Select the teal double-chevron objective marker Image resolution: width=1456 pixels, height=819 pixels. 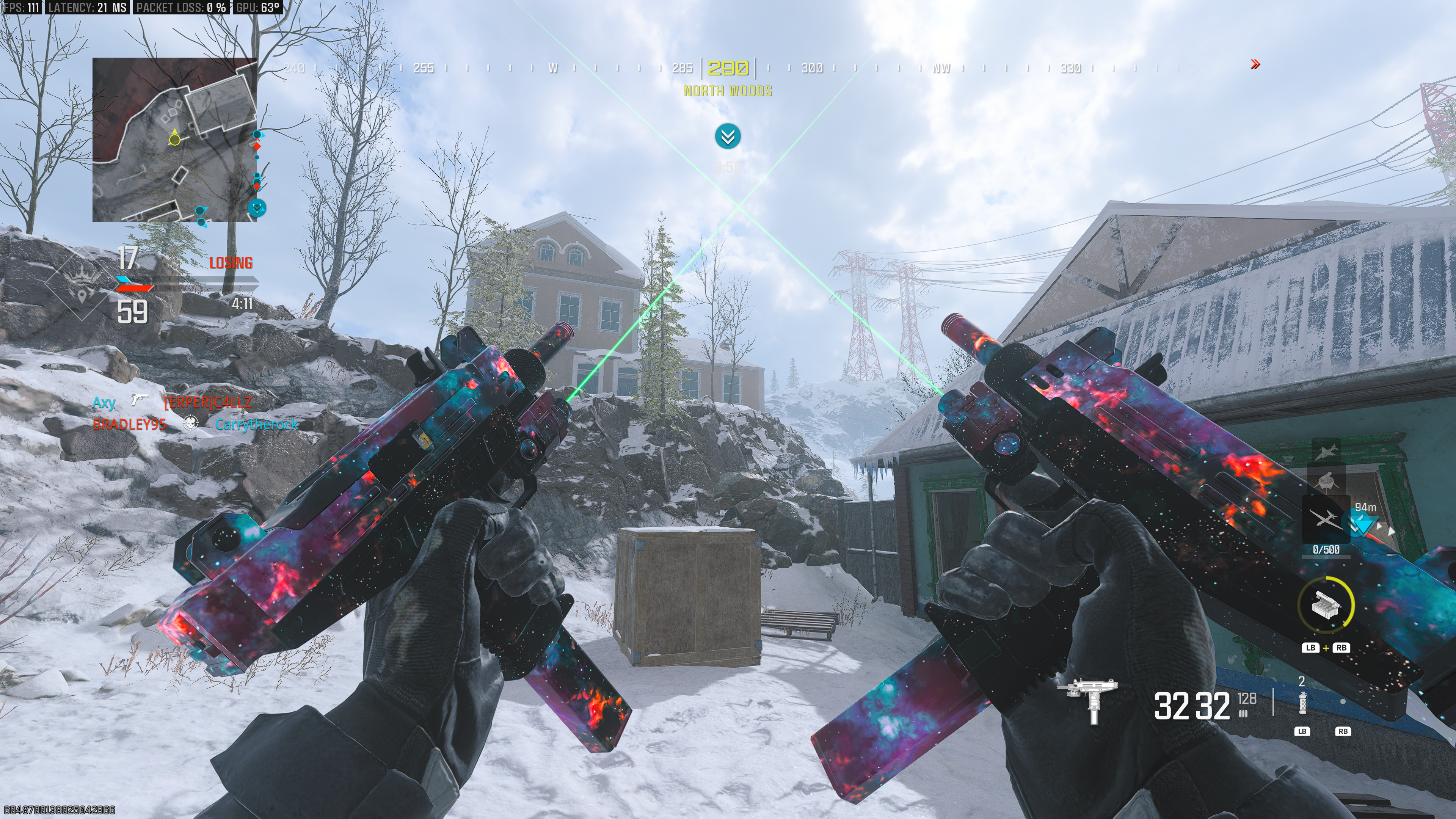728,136
